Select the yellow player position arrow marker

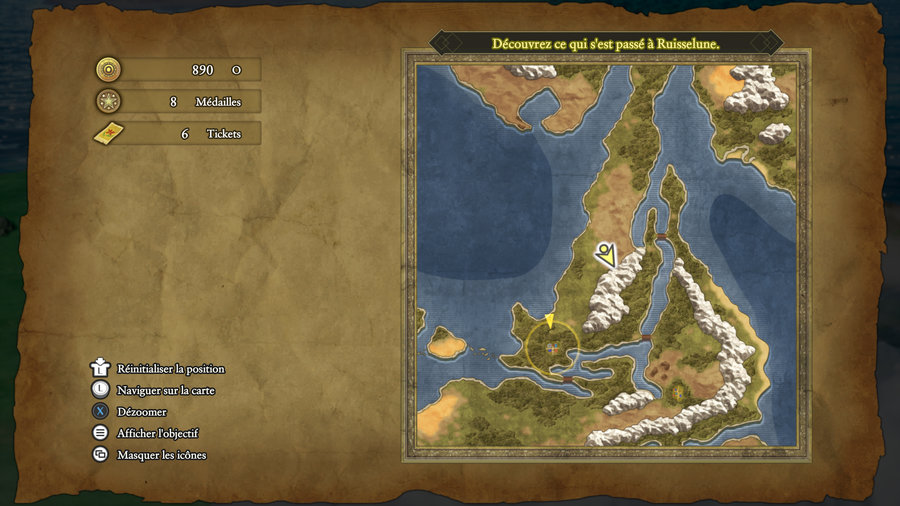click(x=549, y=321)
